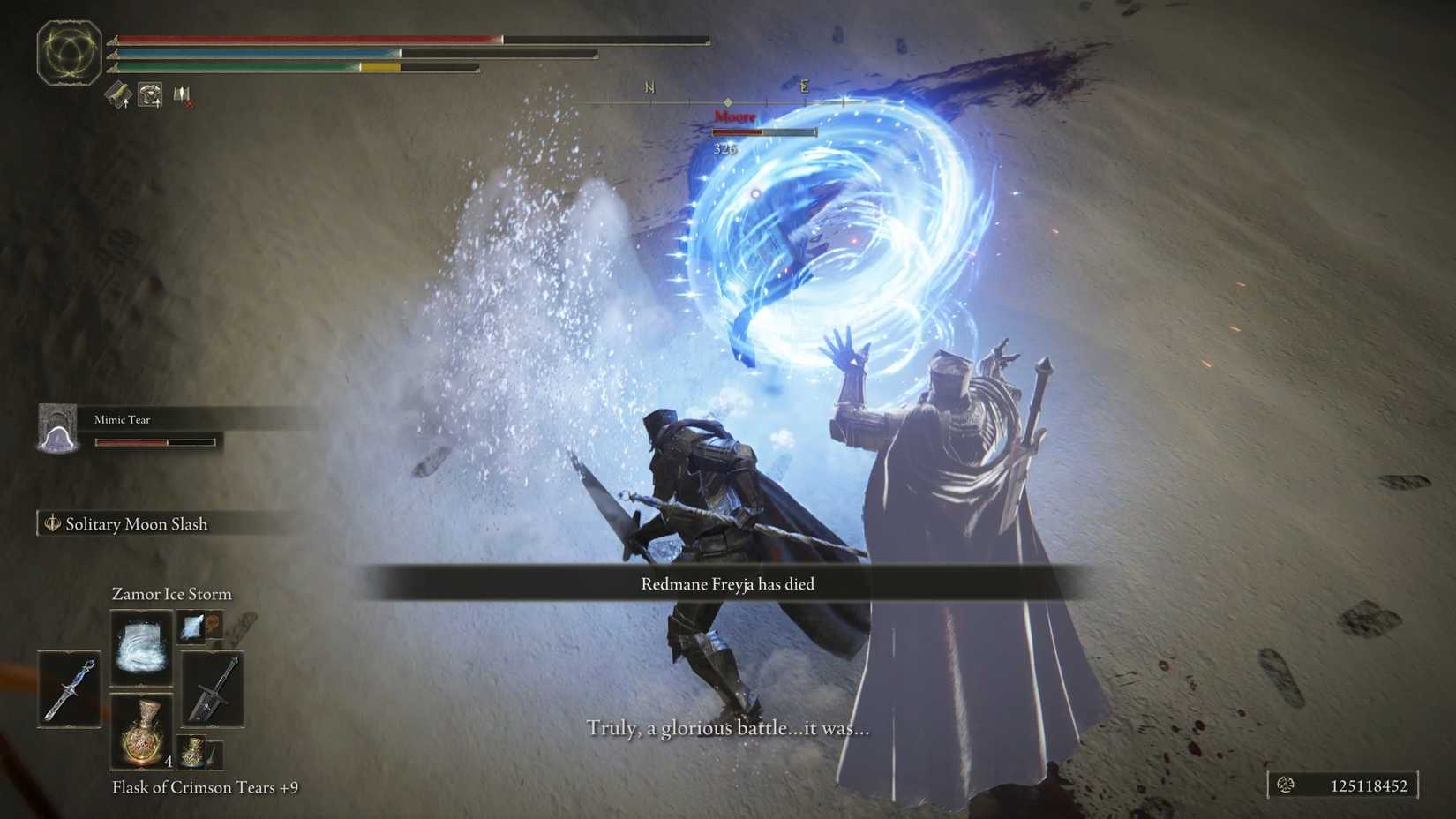Click the Moore boss nameplate
The image size is (1456, 819).
[x=735, y=116]
